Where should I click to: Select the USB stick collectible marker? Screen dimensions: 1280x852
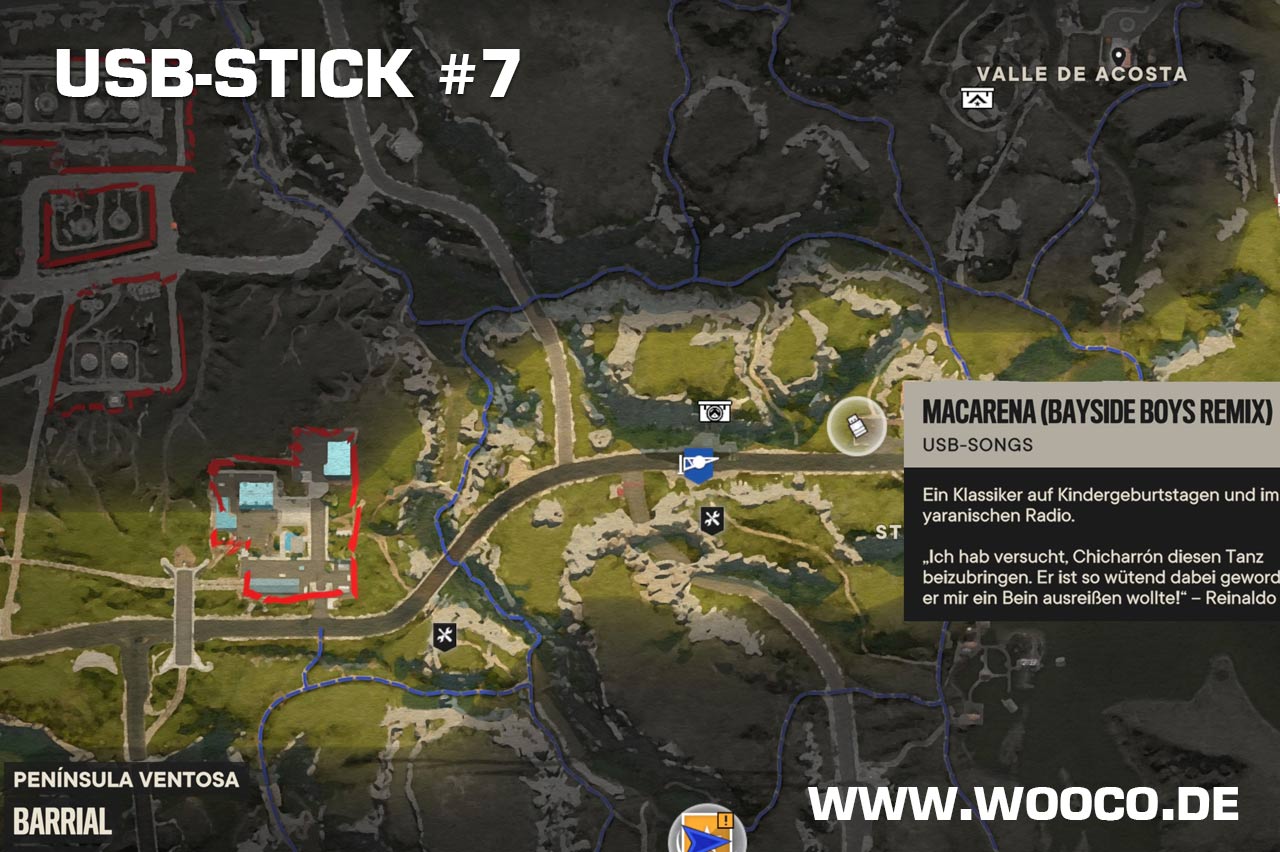click(x=857, y=428)
